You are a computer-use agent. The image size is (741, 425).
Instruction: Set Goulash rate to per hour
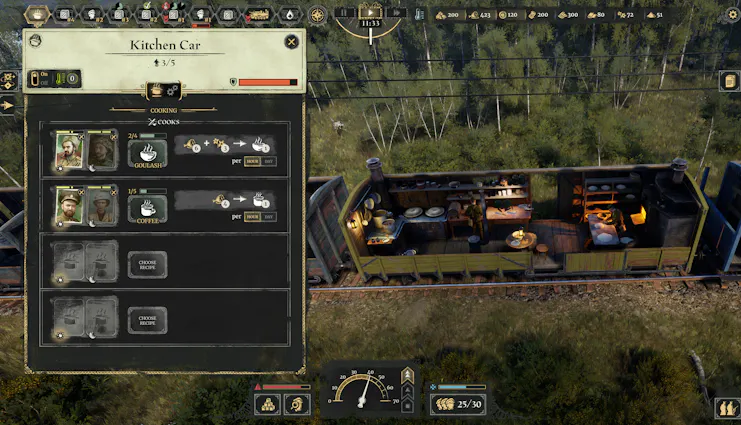click(x=252, y=161)
